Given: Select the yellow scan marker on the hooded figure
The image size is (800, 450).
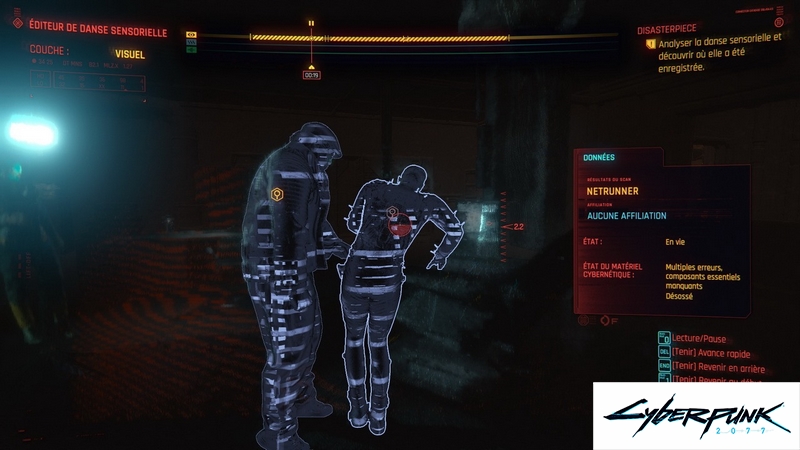Looking at the screenshot, I should [x=278, y=194].
